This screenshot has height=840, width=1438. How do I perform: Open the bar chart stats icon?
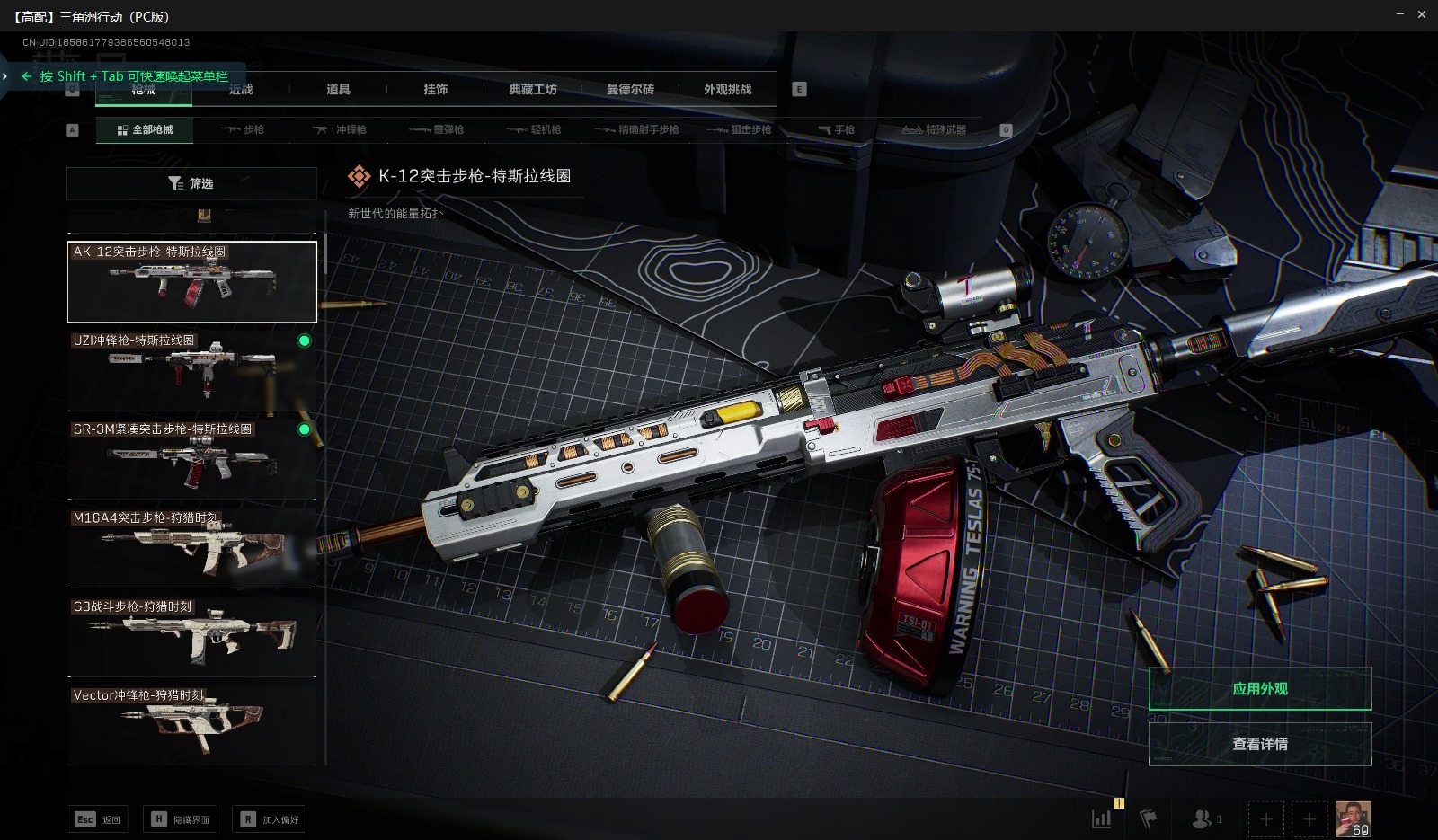(1101, 818)
